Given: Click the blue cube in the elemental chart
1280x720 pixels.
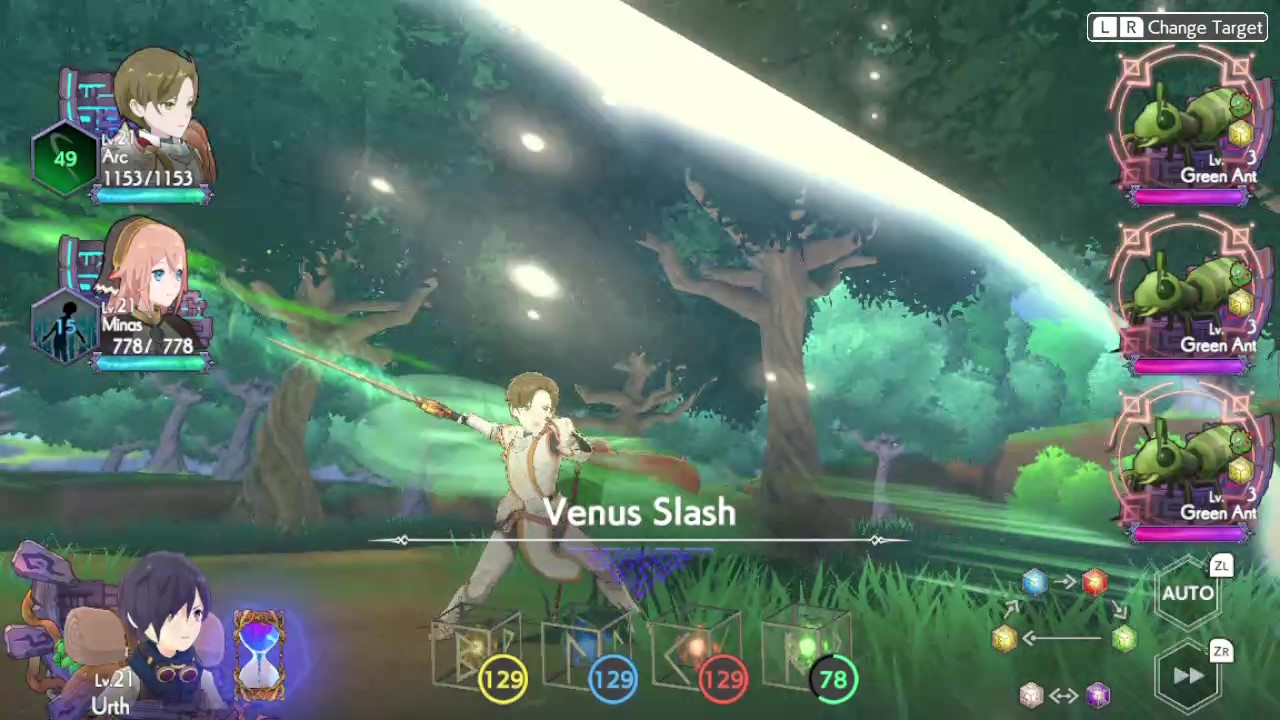Looking at the screenshot, I should tap(1035, 583).
